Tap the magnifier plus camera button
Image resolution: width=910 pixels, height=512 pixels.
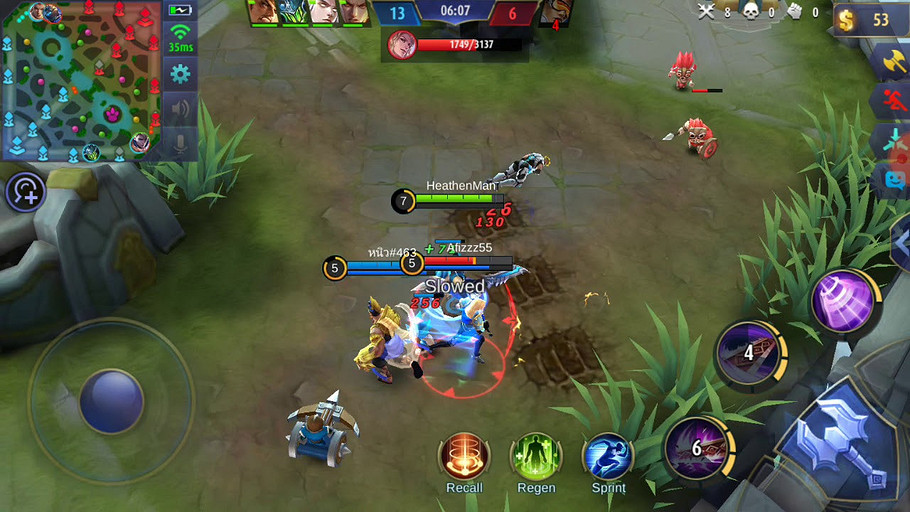25,192
